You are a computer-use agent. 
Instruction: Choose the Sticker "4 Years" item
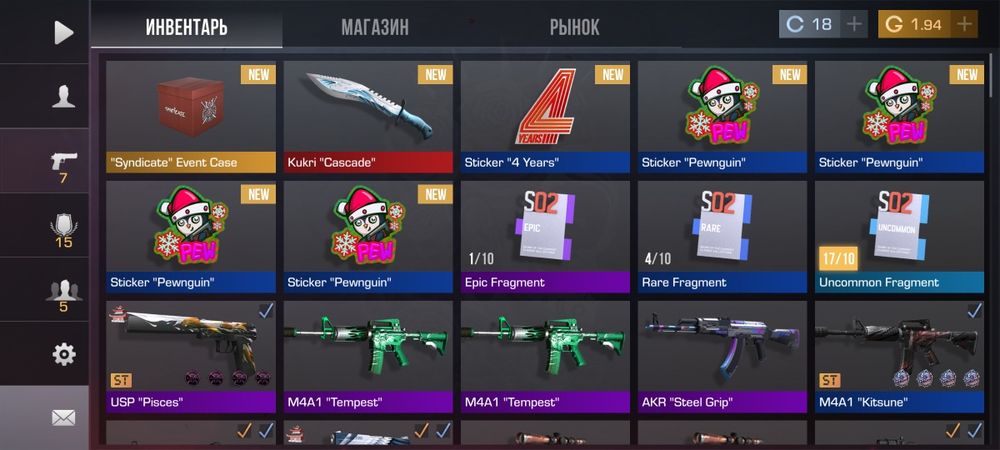pos(545,116)
